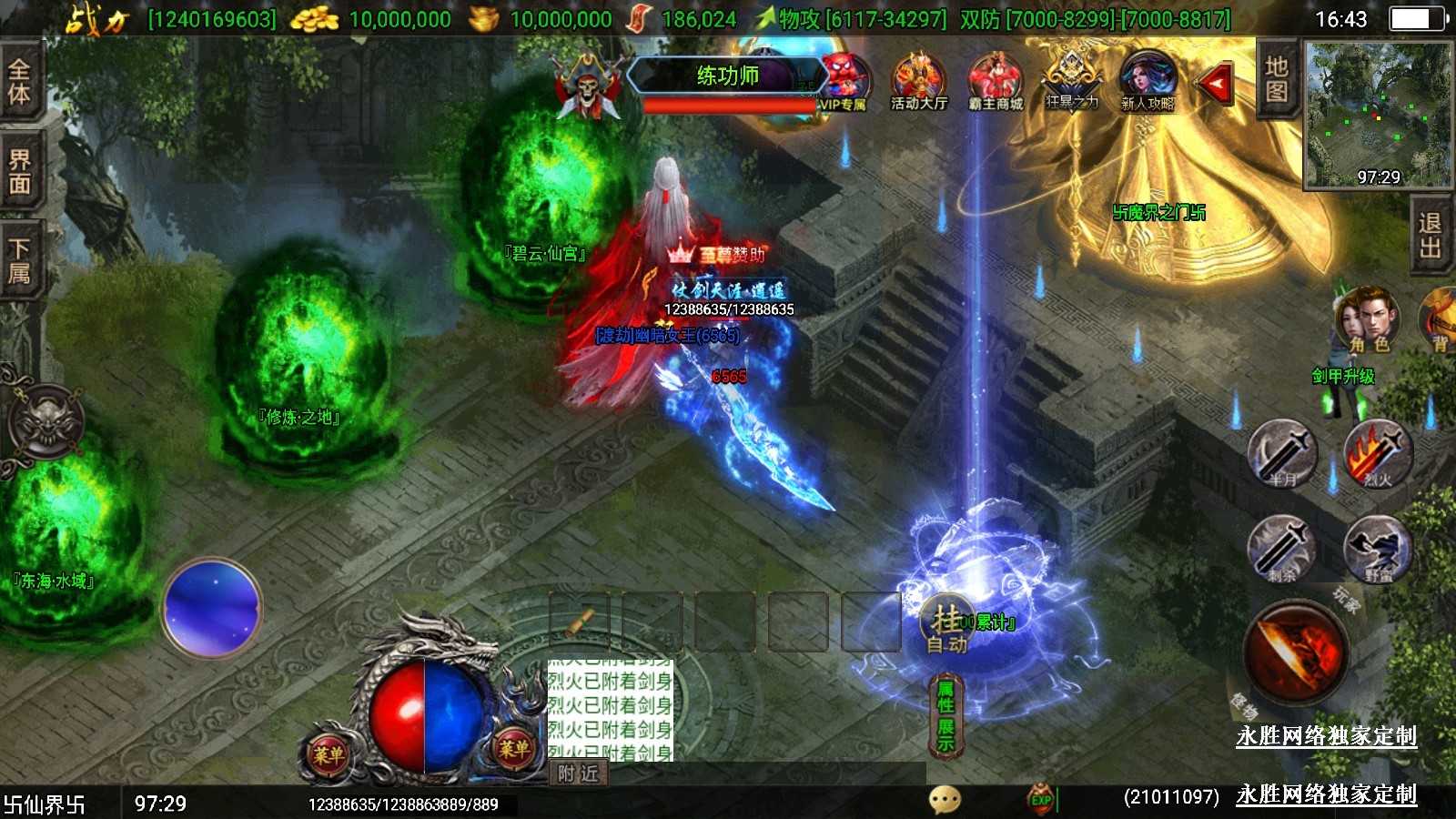Image resolution: width=1456 pixels, height=819 pixels.
Task: Show the 新人攻略 beginner guide
Action: pyautogui.click(x=1148, y=82)
